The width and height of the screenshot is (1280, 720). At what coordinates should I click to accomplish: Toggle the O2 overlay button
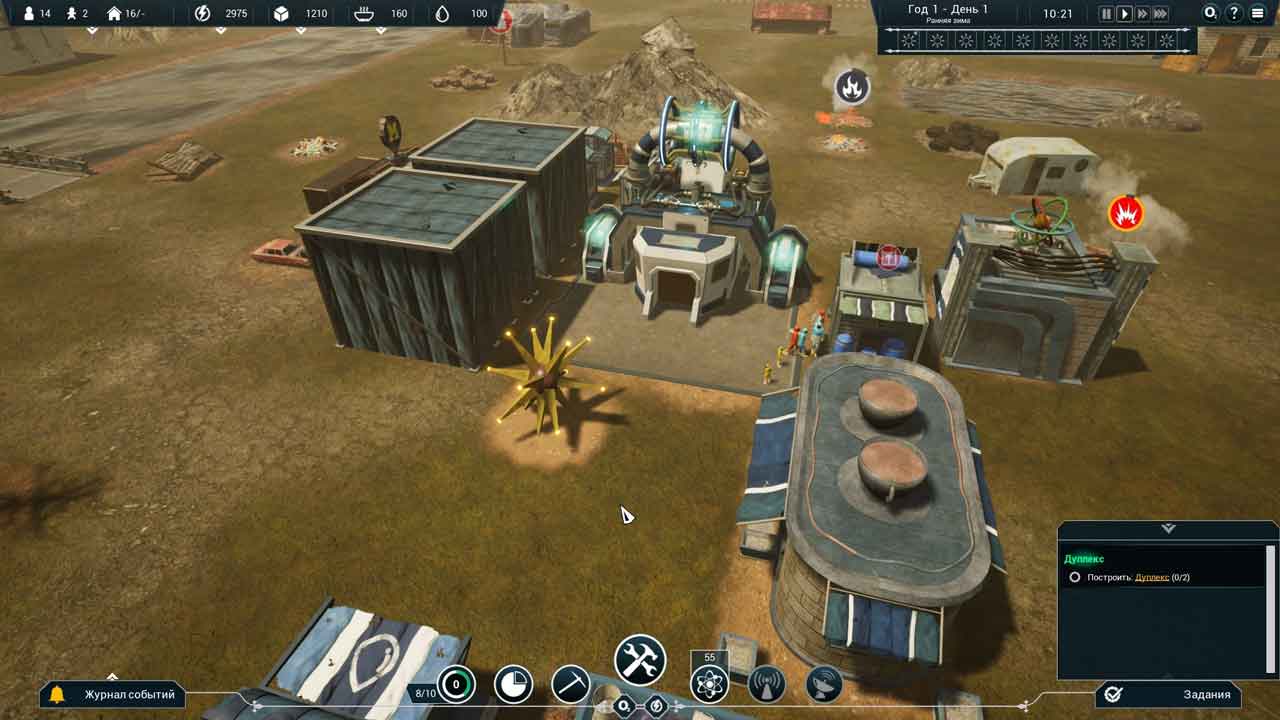tap(1211, 14)
